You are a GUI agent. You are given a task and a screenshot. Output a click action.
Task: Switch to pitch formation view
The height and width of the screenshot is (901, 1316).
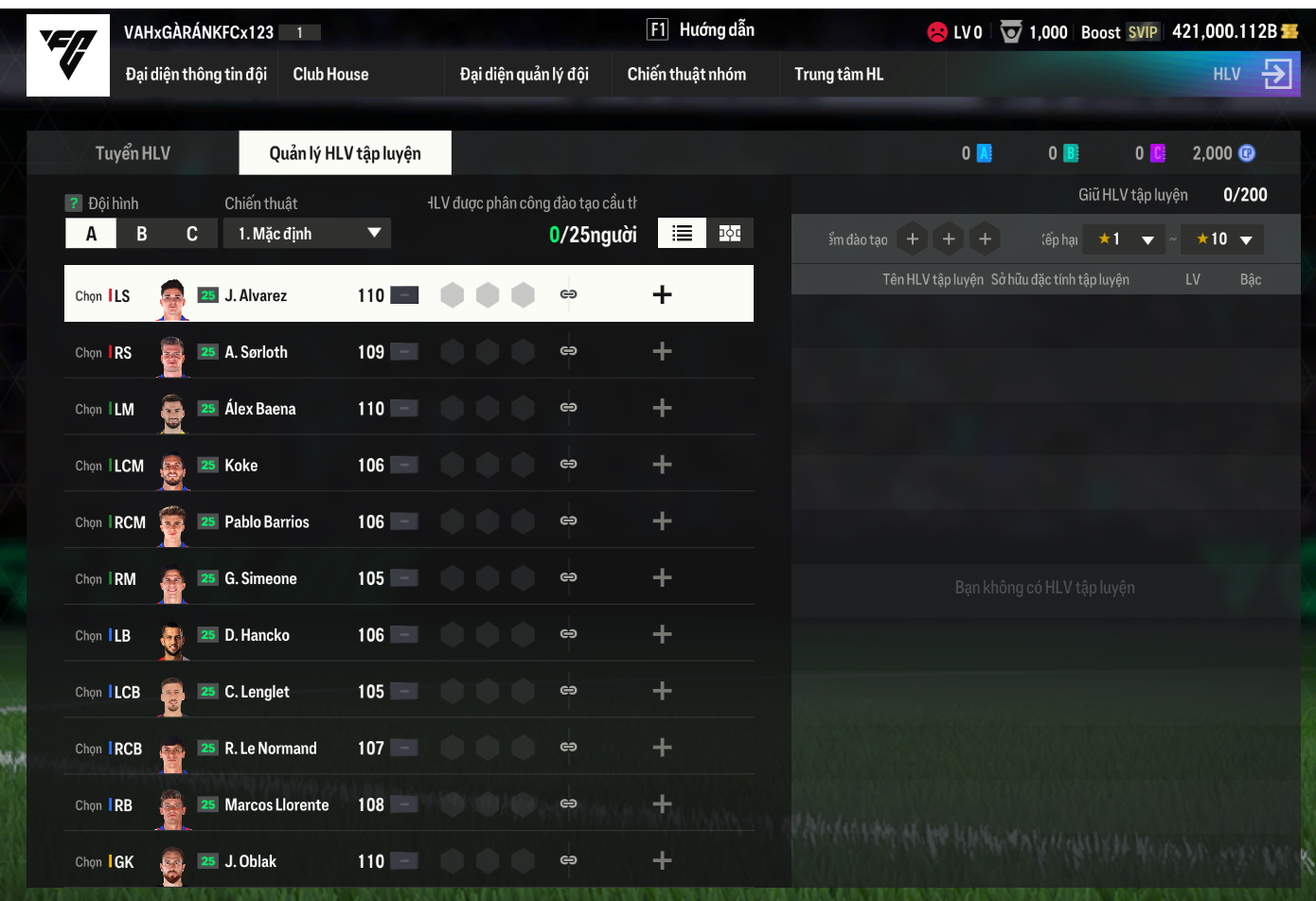(730, 234)
